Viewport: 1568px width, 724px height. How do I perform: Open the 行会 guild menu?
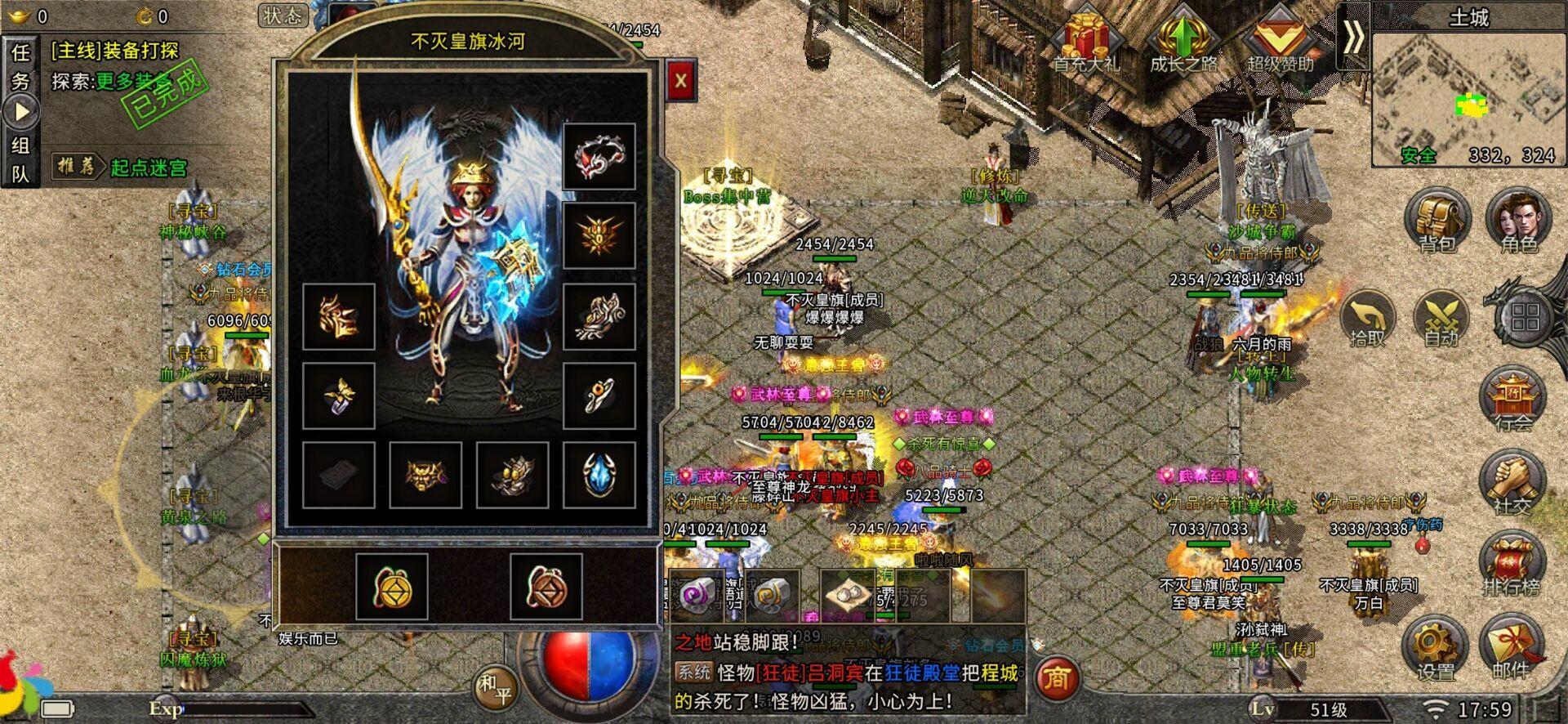click(1512, 399)
